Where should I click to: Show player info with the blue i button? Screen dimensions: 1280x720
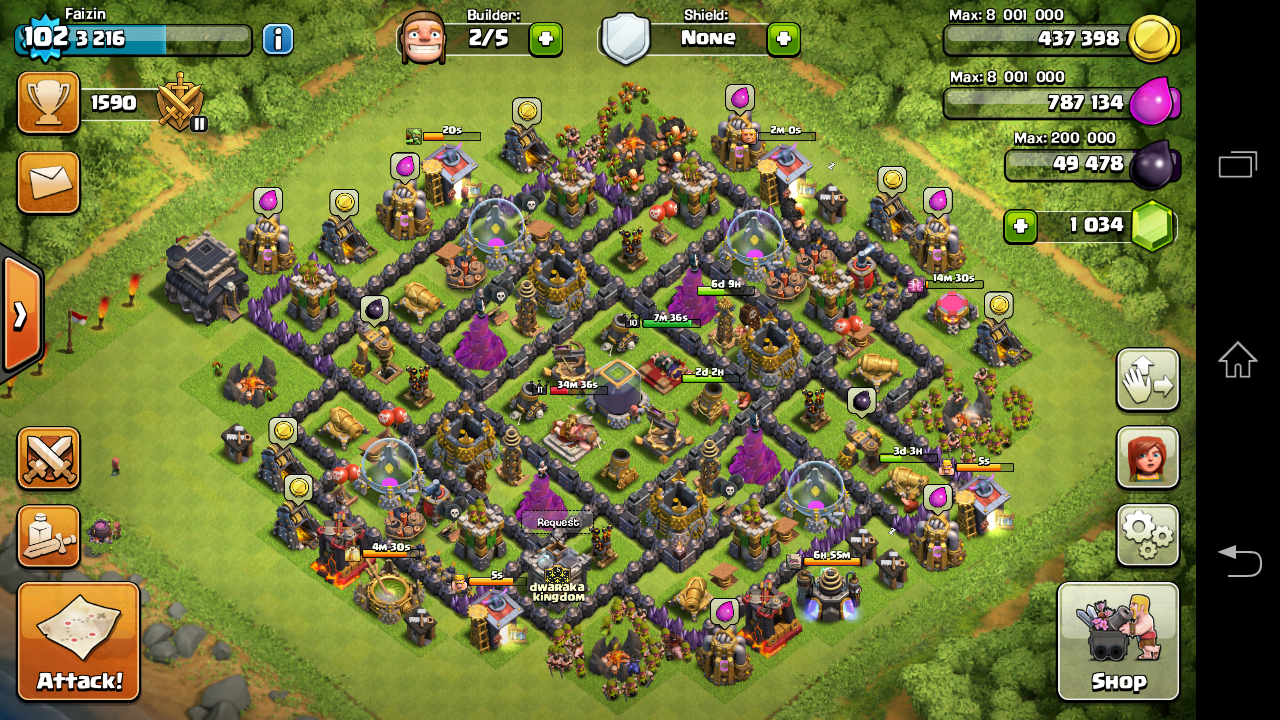click(278, 40)
